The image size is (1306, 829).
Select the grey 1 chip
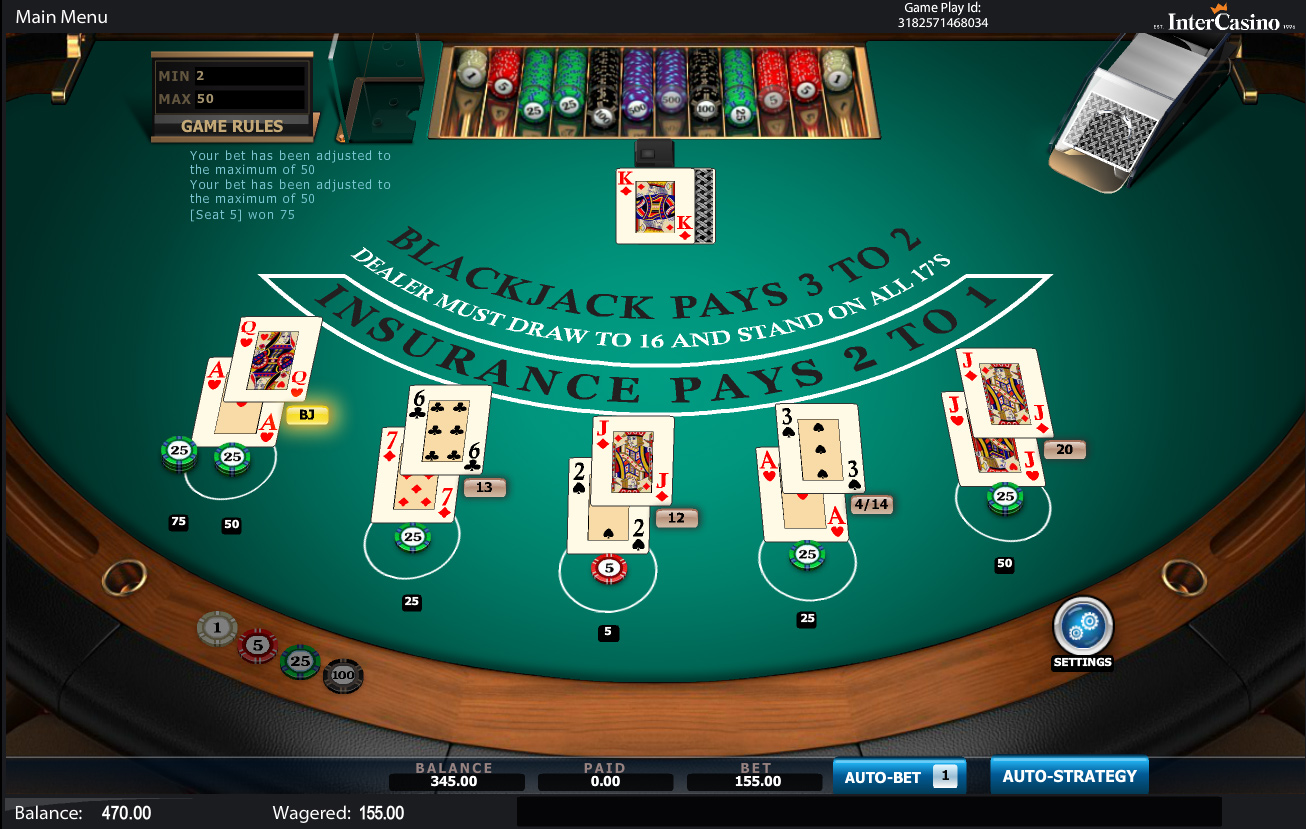[217, 629]
